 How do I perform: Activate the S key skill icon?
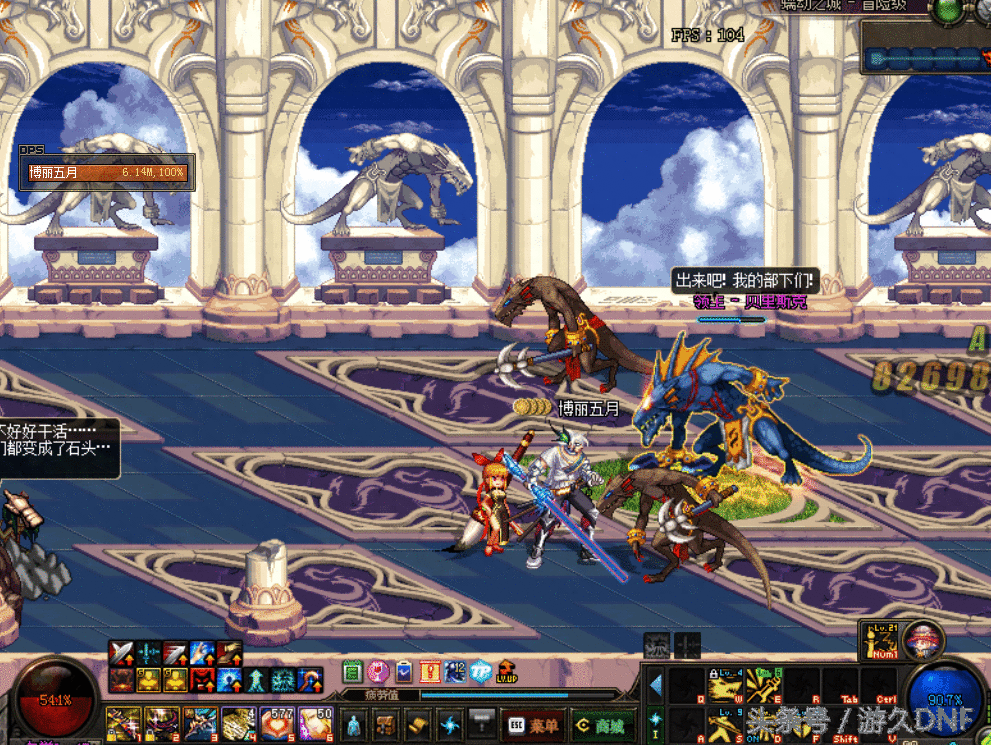tap(723, 723)
